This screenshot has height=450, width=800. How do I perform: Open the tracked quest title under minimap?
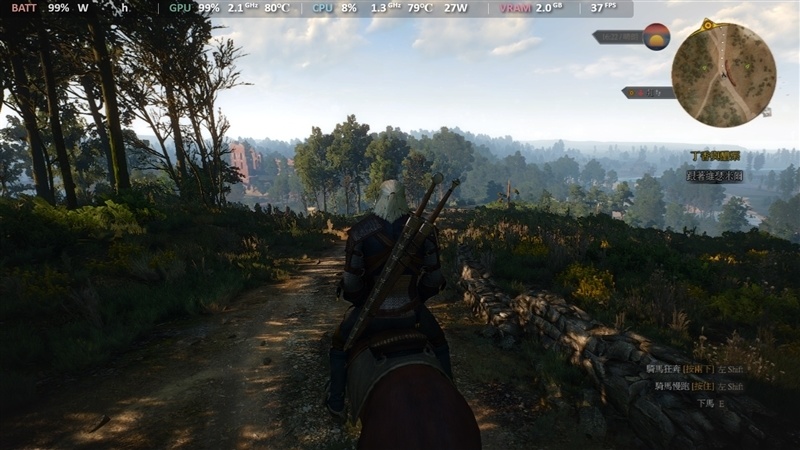point(716,156)
